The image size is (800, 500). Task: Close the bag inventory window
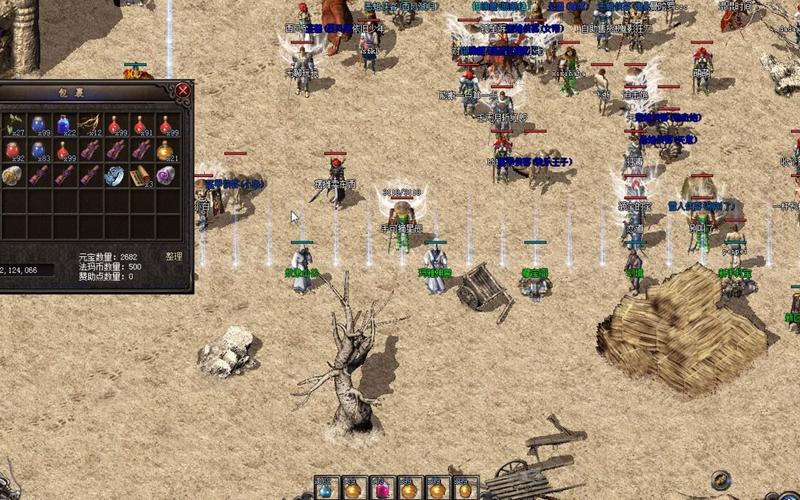(x=183, y=90)
